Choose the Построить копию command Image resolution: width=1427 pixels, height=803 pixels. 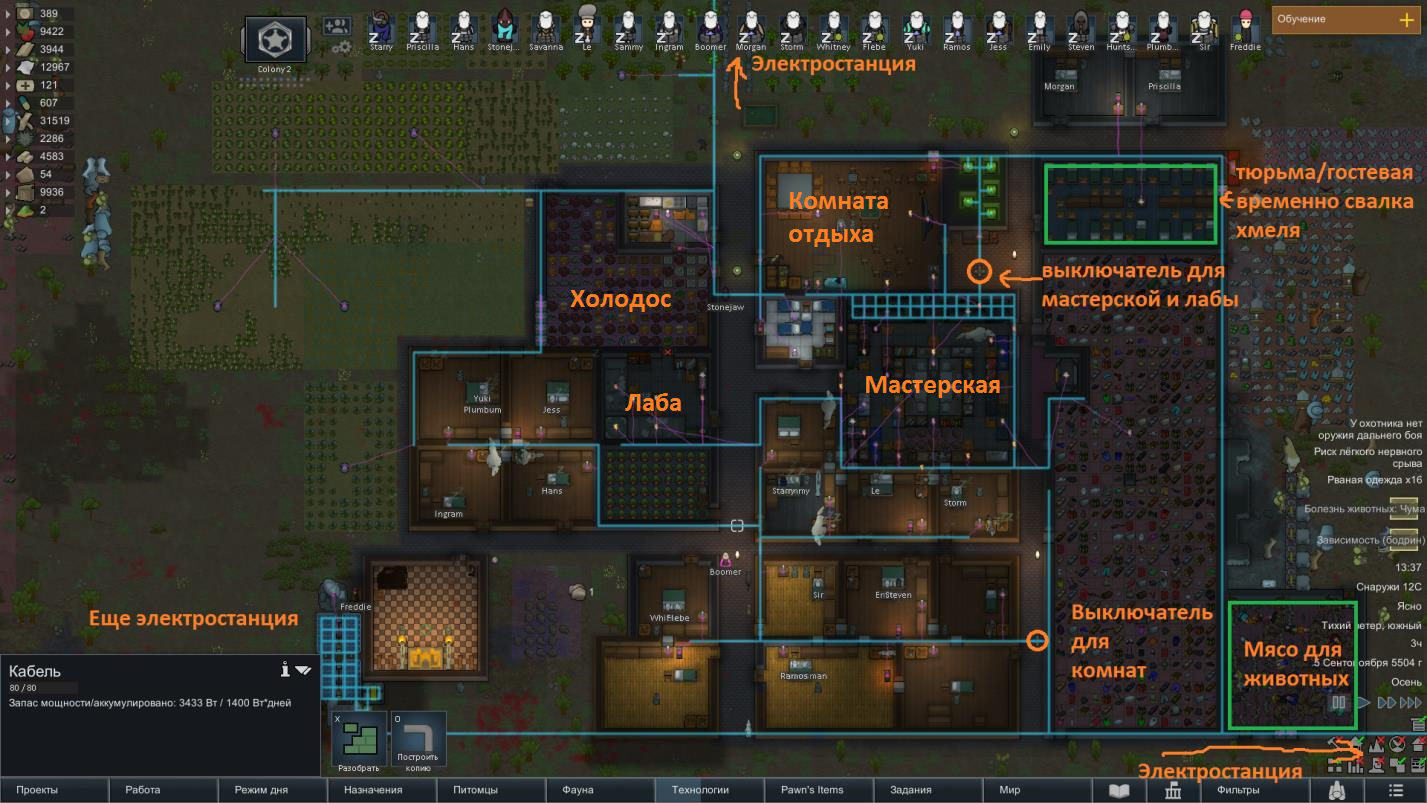(418, 739)
